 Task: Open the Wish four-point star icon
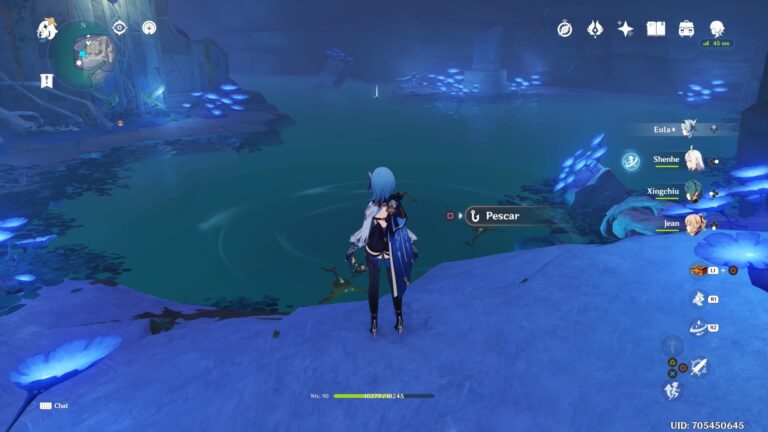tap(626, 29)
